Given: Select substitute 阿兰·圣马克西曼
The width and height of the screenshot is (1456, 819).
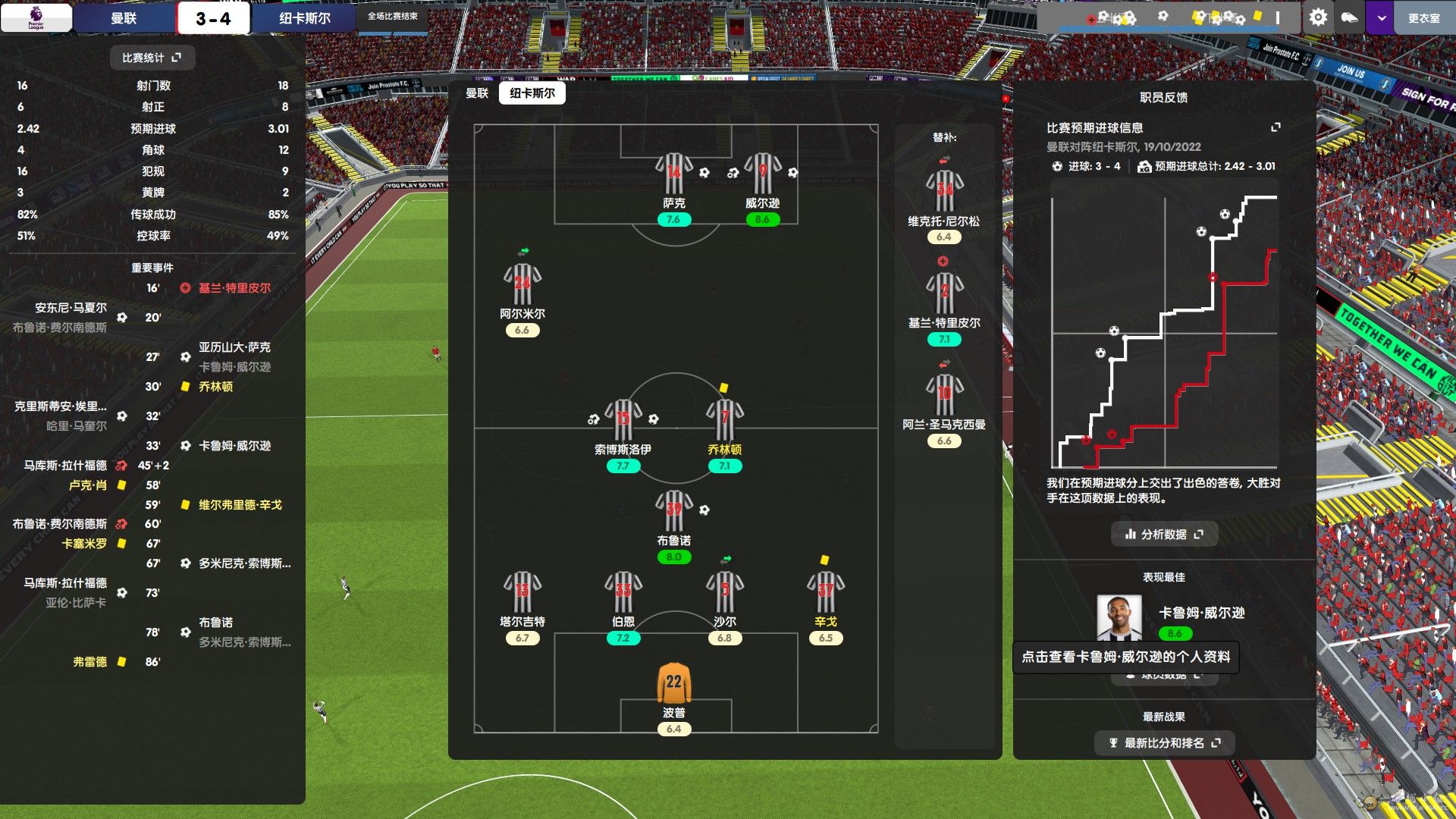Looking at the screenshot, I should tap(944, 394).
